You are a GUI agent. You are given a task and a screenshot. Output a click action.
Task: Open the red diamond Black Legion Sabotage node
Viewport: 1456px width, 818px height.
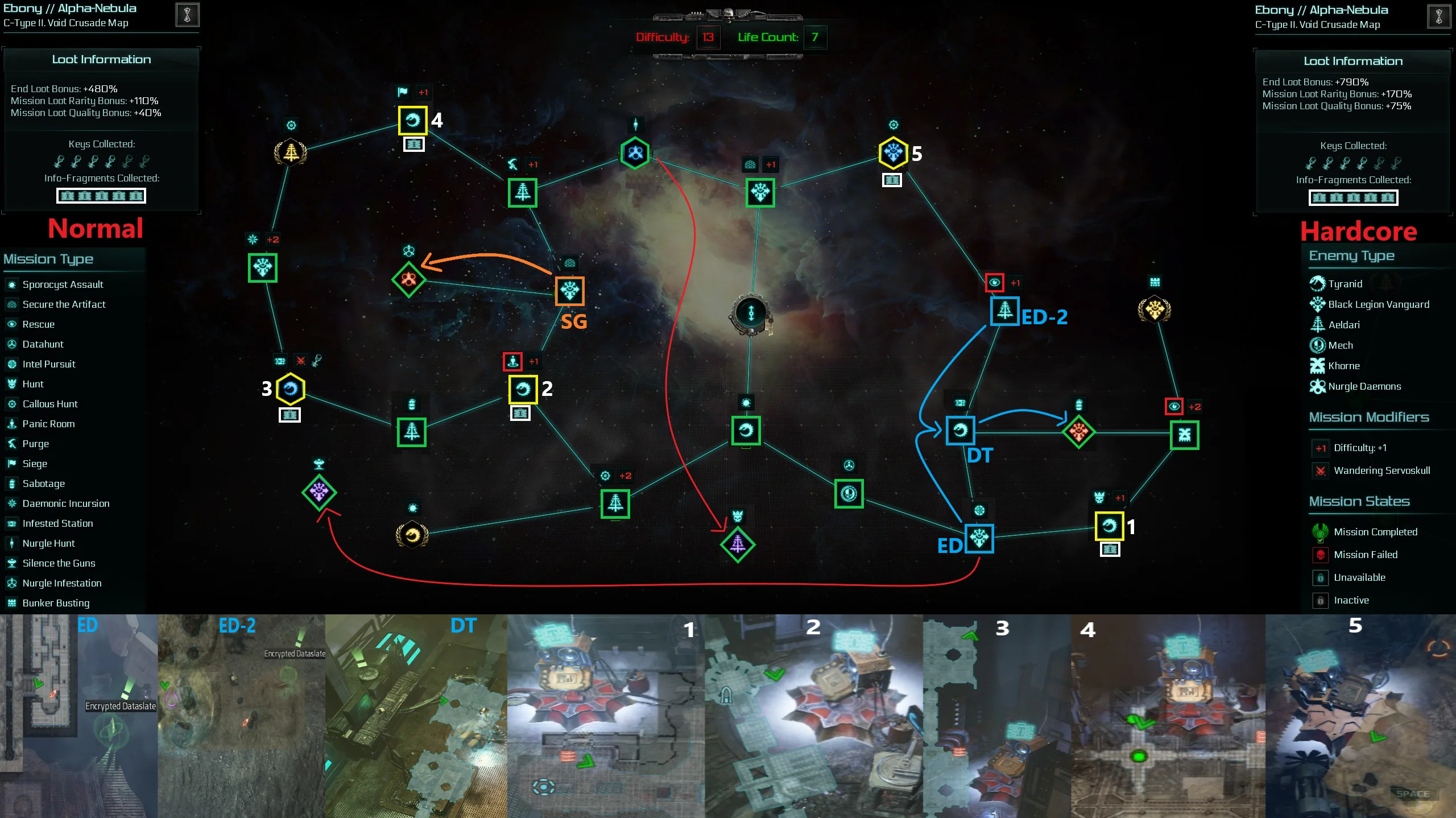[1078, 432]
